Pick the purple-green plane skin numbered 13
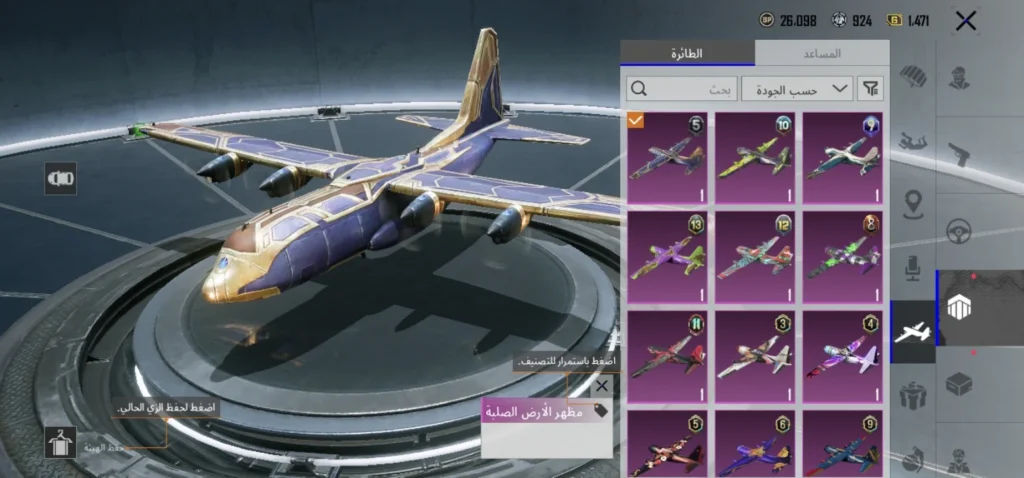This screenshot has height=478, width=1024. (667, 256)
